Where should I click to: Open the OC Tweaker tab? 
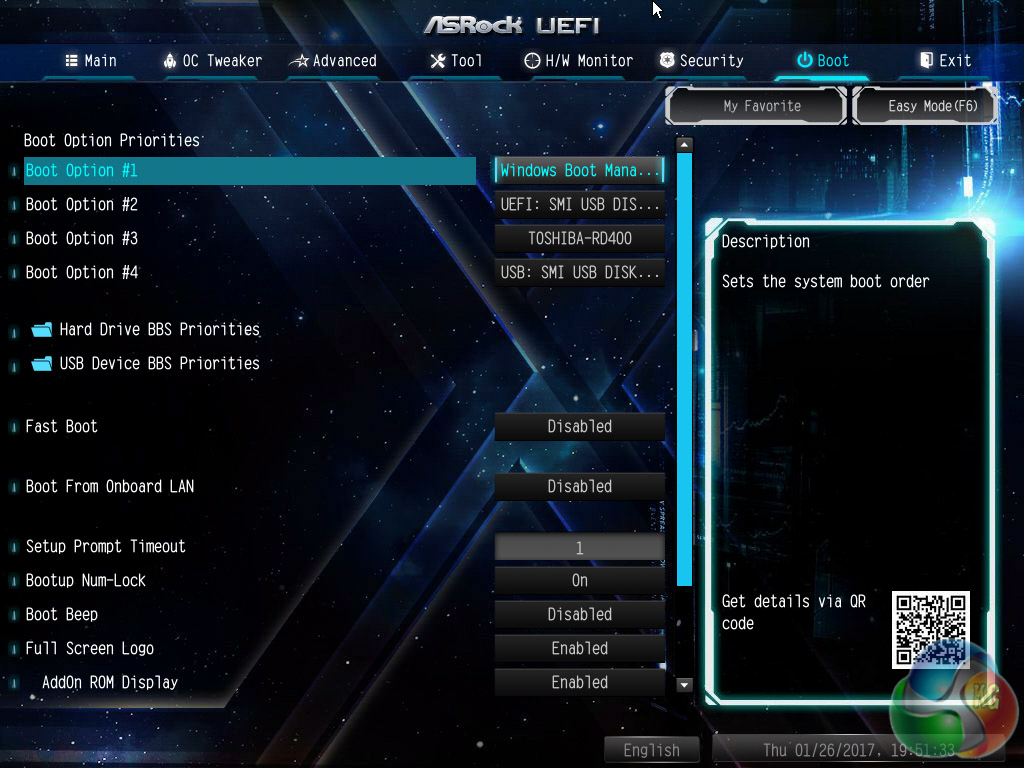click(212, 61)
